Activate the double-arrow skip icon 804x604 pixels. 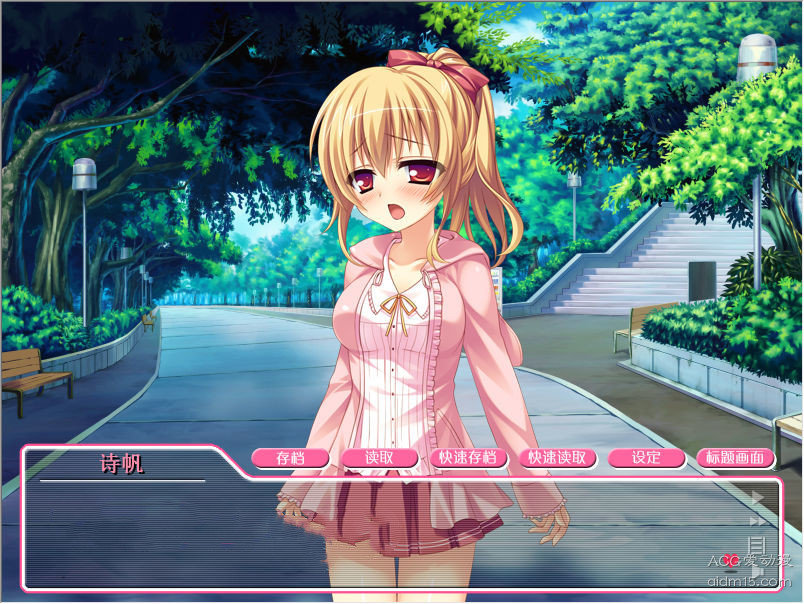click(x=757, y=520)
